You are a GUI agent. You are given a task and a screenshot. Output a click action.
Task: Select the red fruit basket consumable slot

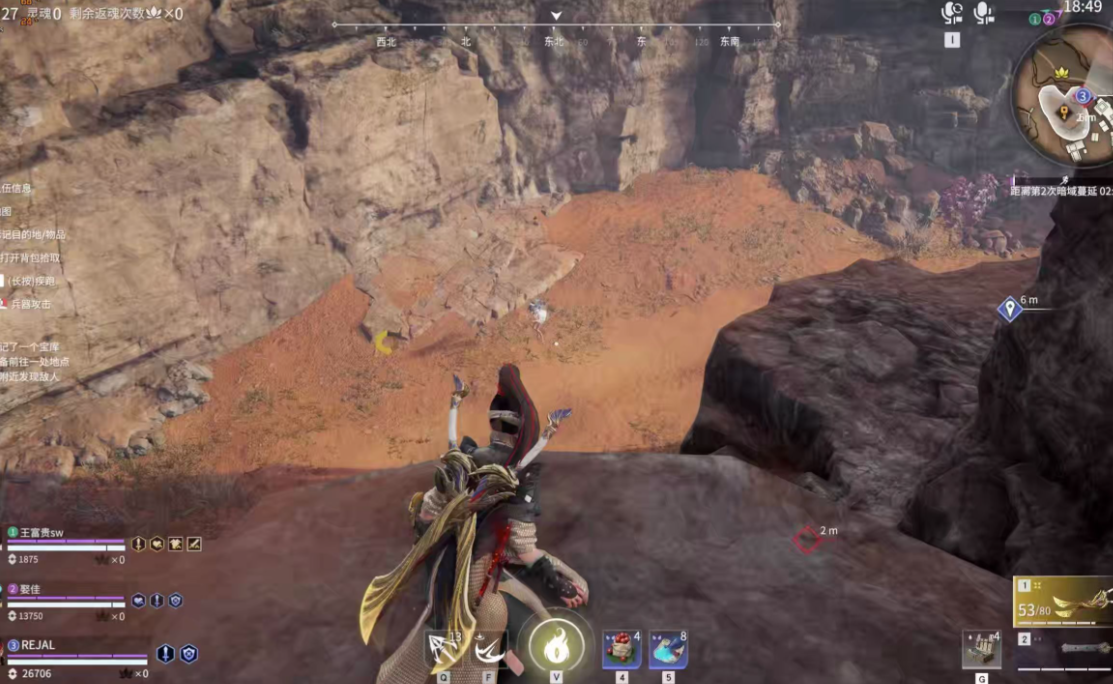point(621,649)
